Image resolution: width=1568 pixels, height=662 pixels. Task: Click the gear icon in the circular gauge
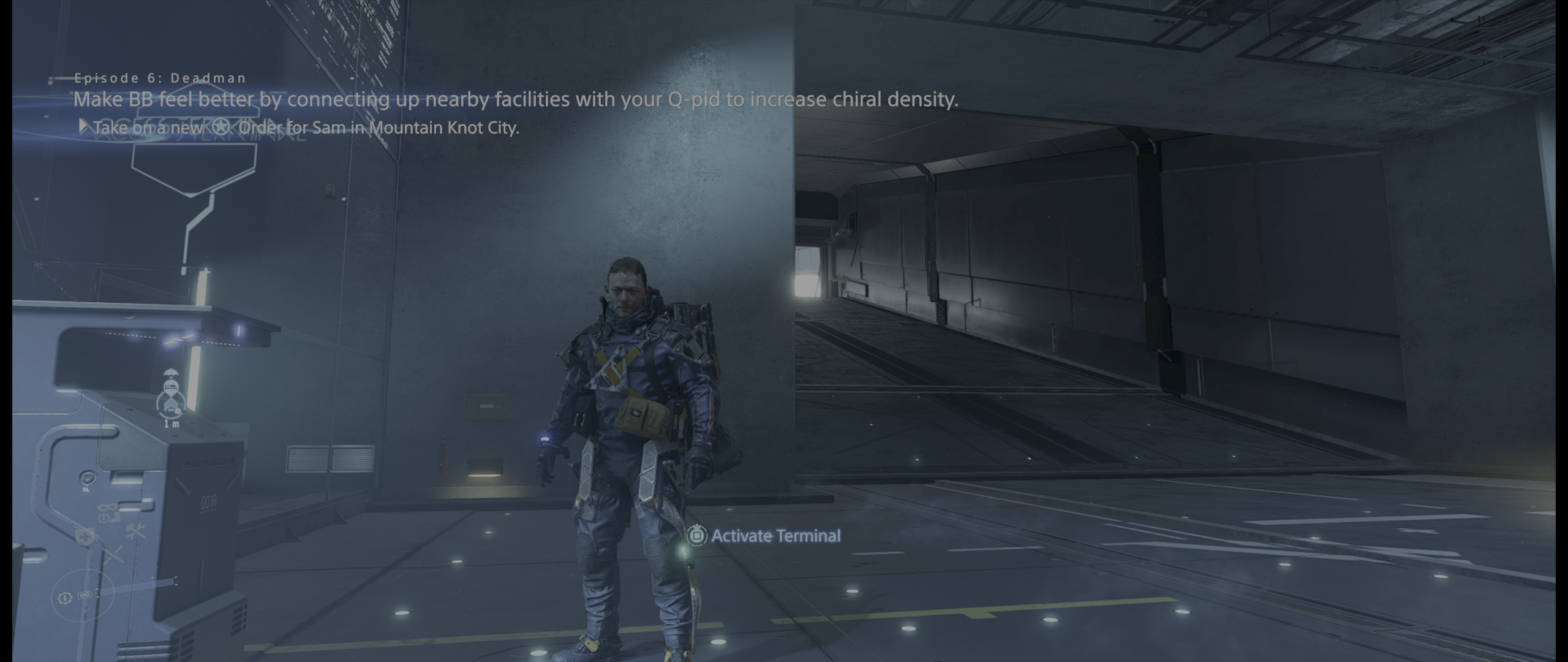(64, 596)
